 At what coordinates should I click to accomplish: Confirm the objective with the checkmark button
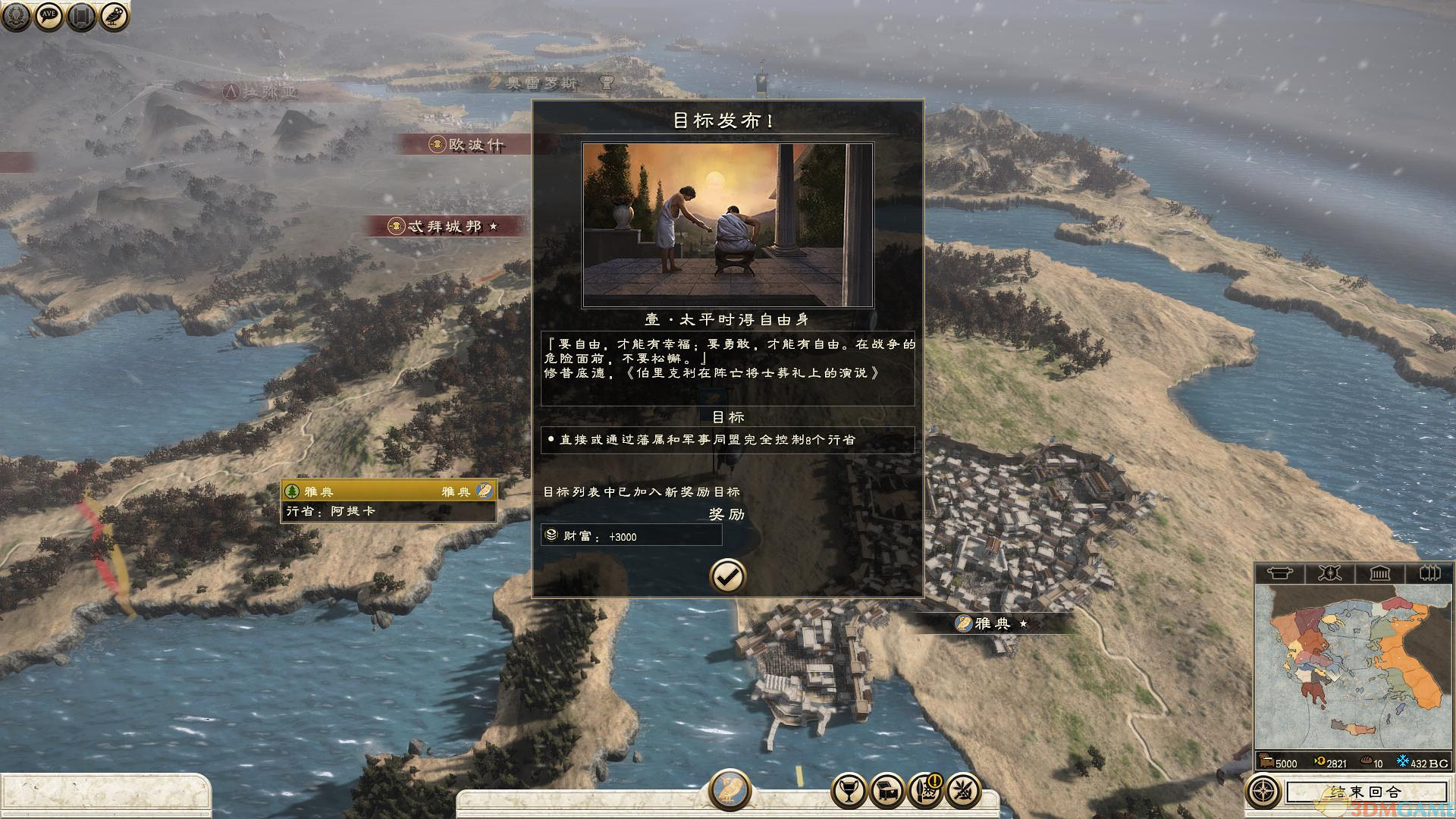coord(727,576)
